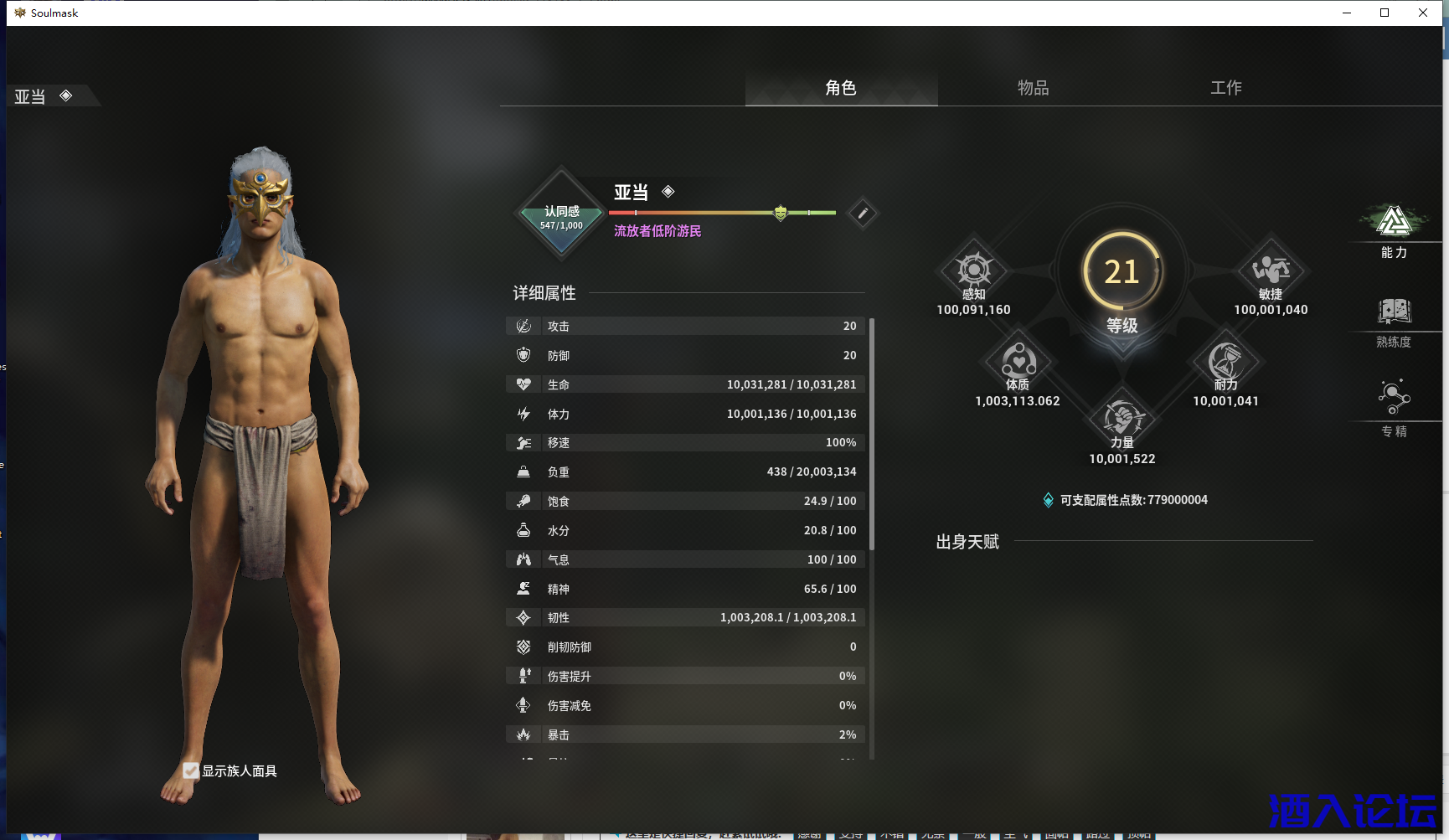Click the 饱食 hunger stat icon
The height and width of the screenshot is (840, 1449).
point(523,501)
